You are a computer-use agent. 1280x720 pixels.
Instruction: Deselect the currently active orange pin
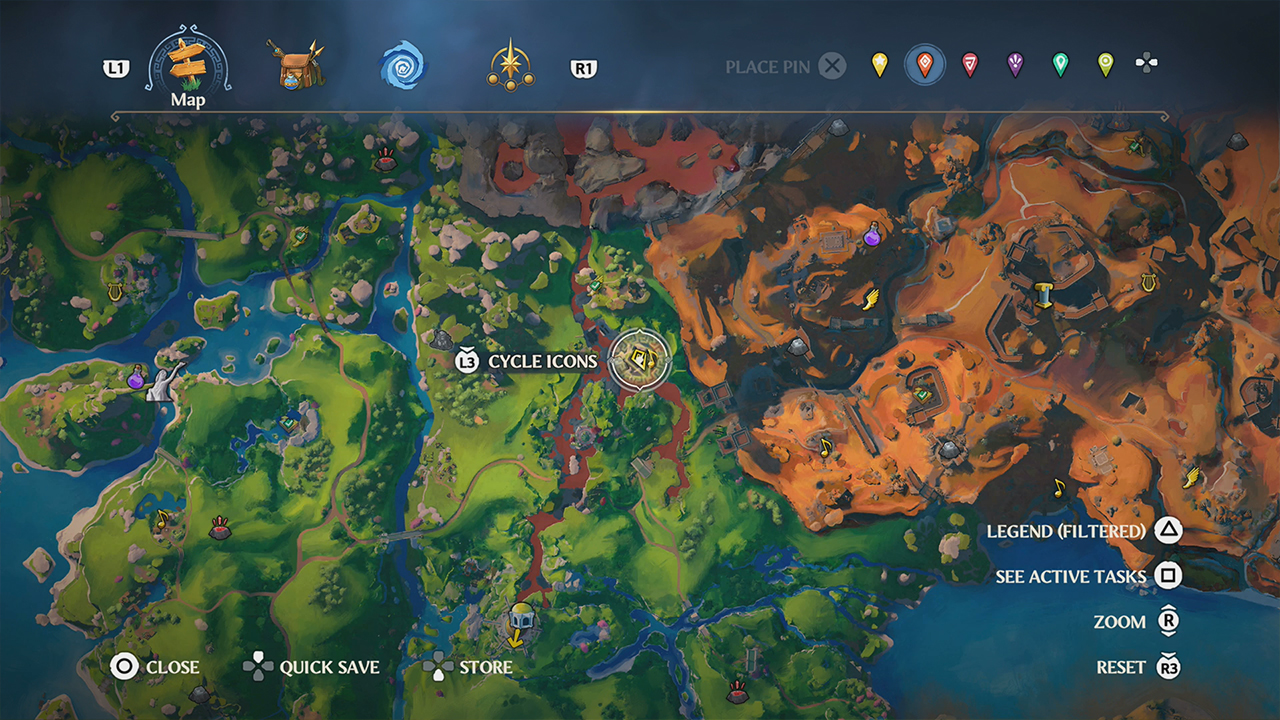point(925,65)
